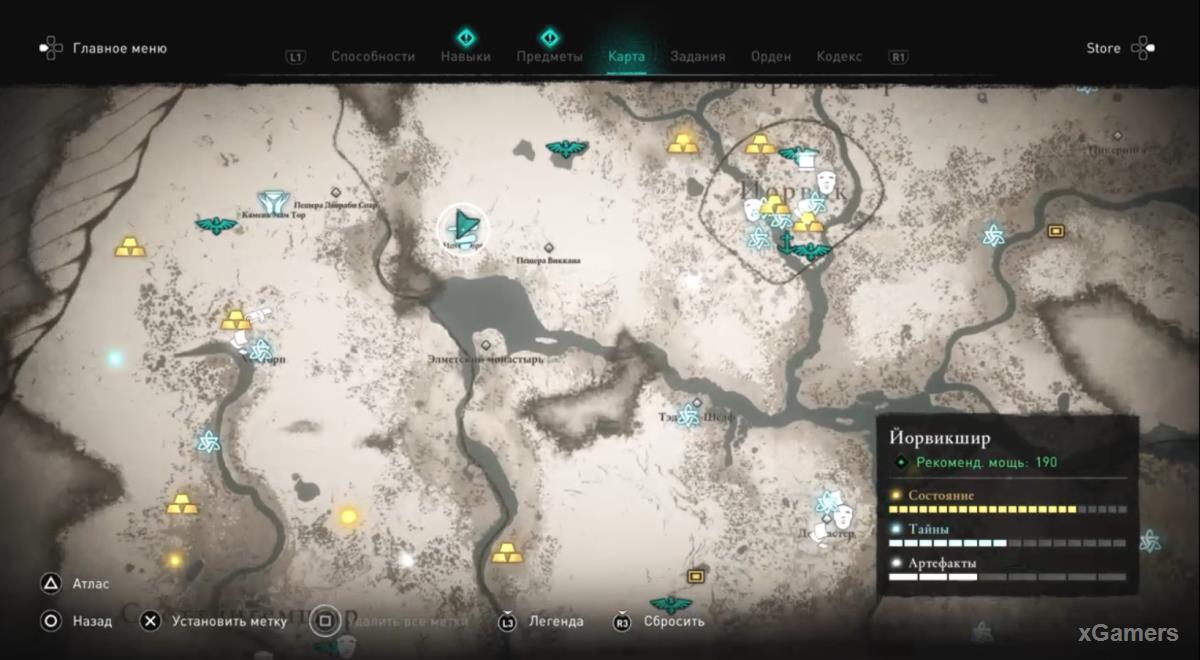Switch to the Кодекс tab
1200x660 pixels.
839,57
